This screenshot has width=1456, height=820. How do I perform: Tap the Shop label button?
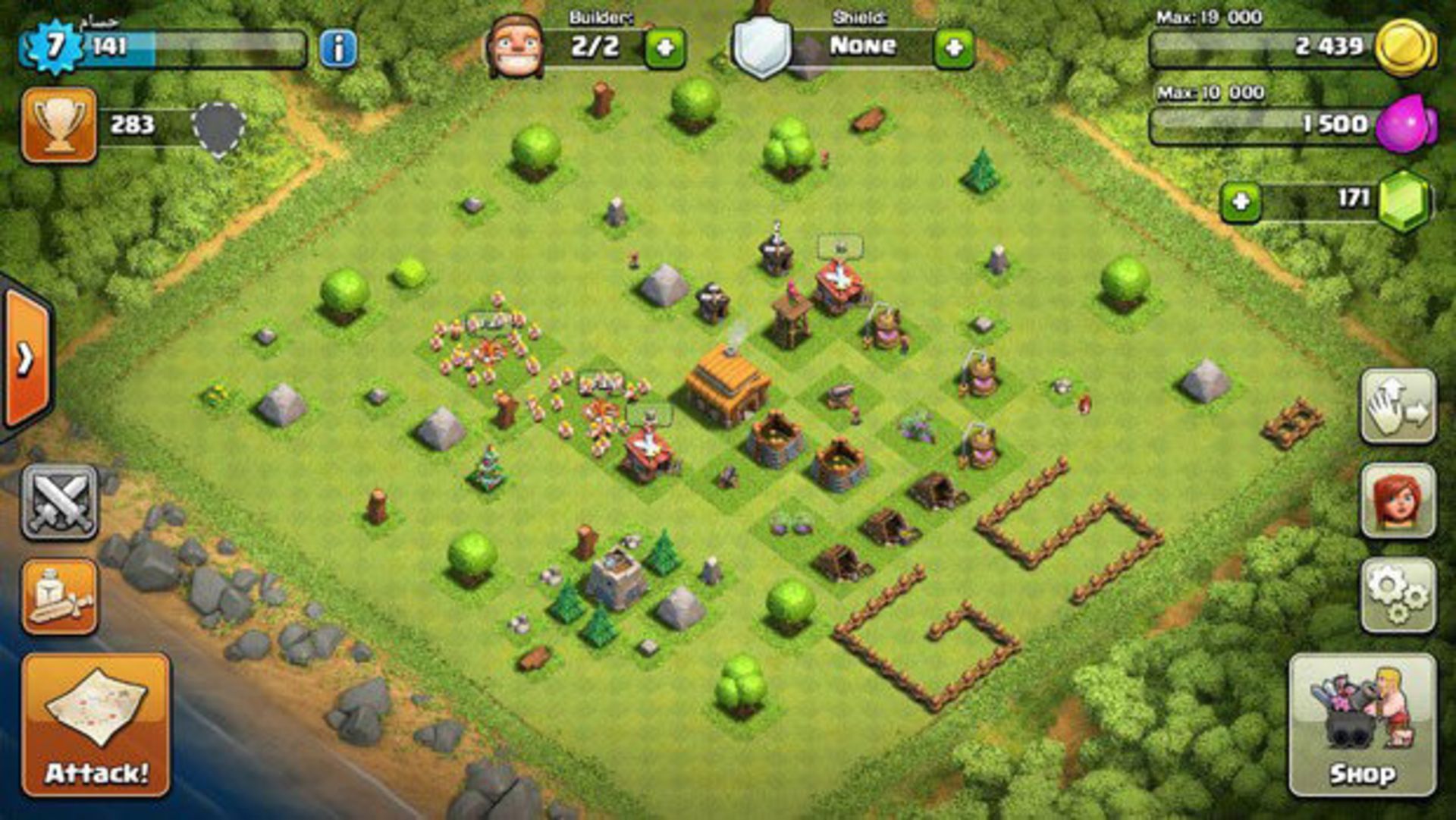click(x=1363, y=774)
